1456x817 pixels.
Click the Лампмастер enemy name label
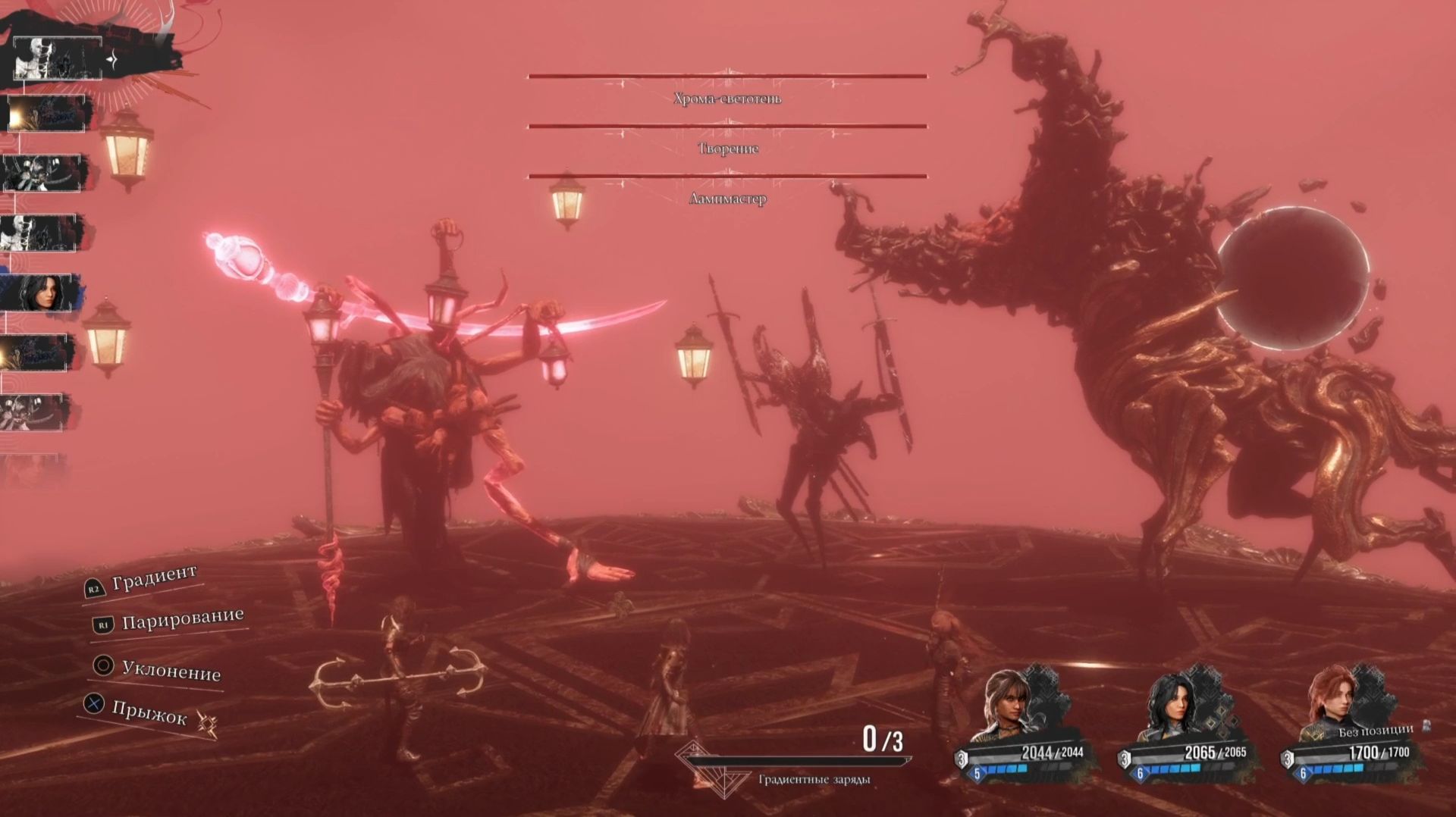tap(727, 199)
